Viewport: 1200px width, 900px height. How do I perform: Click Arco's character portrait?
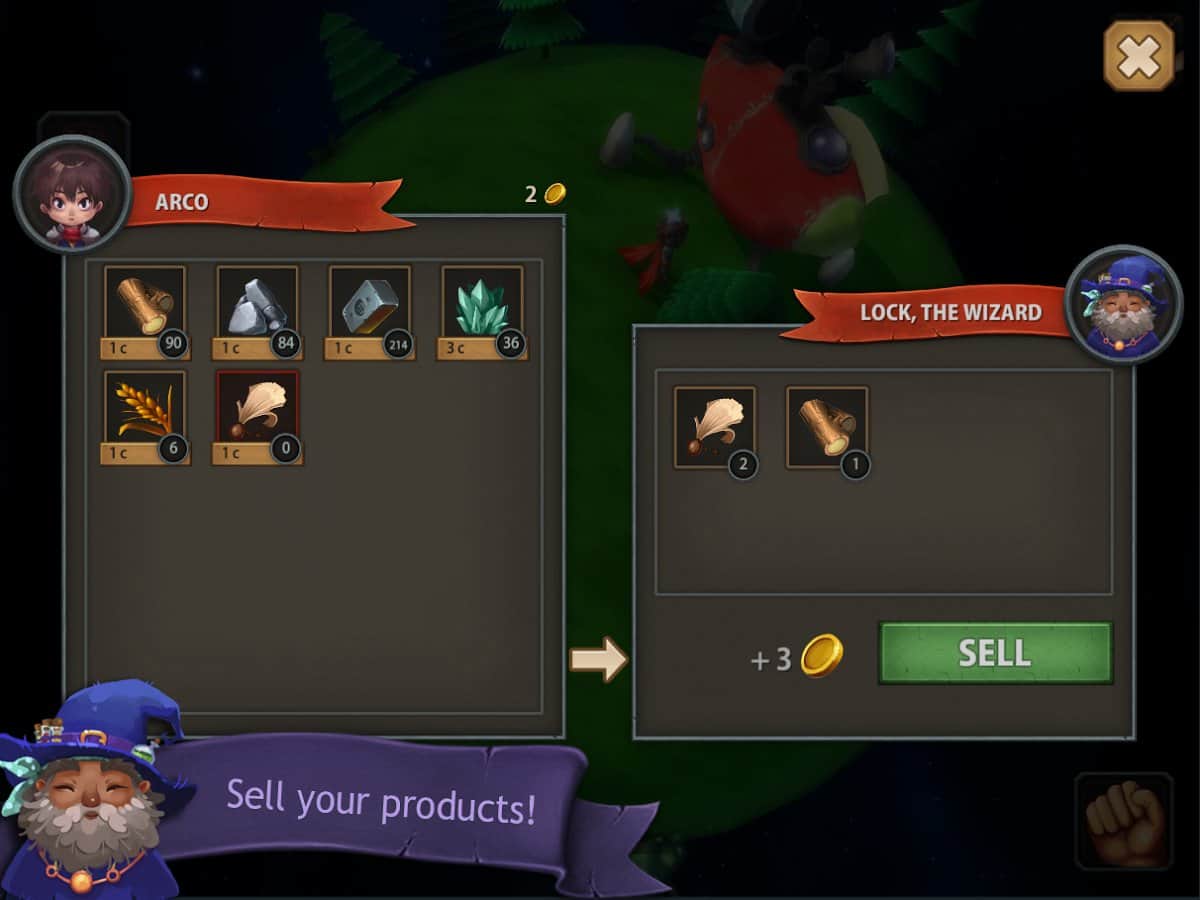[x=72, y=194]
